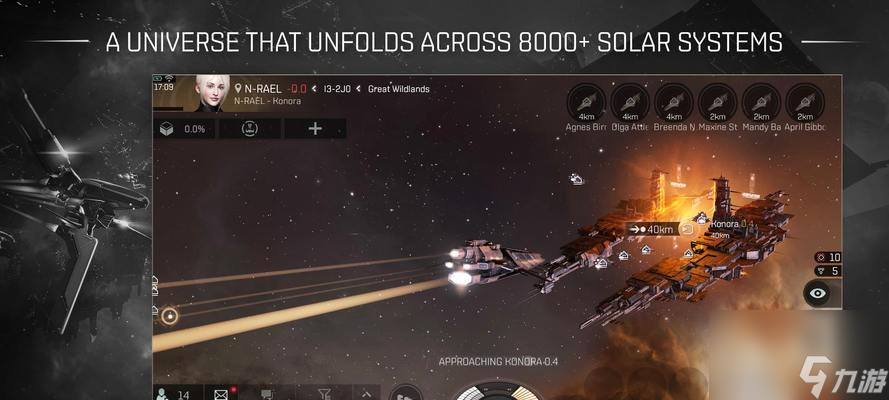The width and height of the screenshot is (889, 400).
Task: Click the plus button in top bar
Action: (x=315, y=129)
